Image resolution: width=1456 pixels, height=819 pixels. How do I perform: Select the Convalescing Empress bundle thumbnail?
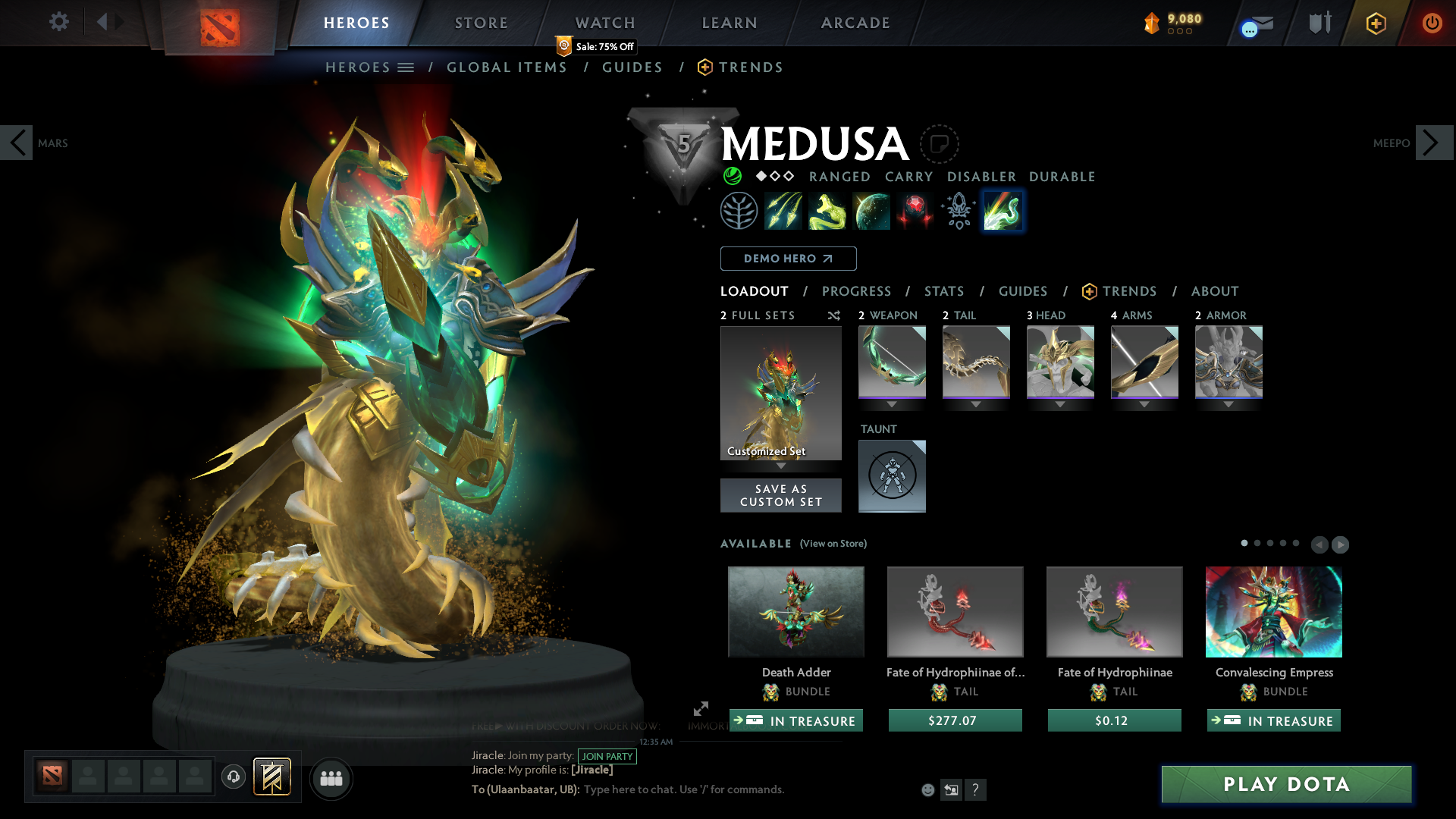[1273, 611]
